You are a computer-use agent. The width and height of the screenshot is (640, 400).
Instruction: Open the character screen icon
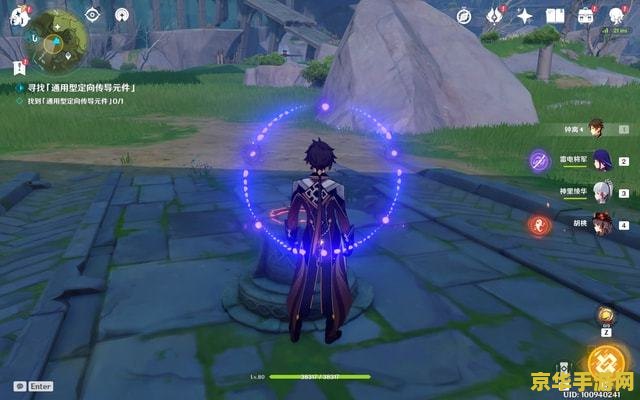click(x=617, y=15)
